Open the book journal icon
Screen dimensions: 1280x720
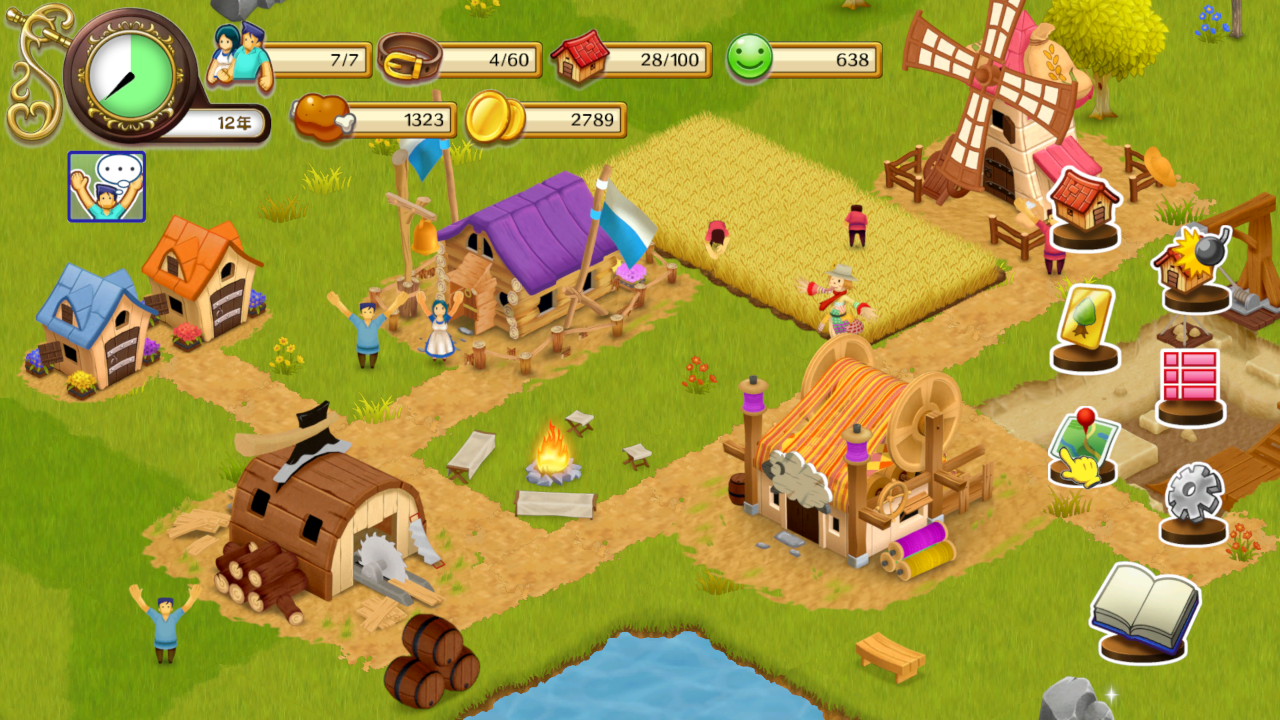click(1145, 610)
